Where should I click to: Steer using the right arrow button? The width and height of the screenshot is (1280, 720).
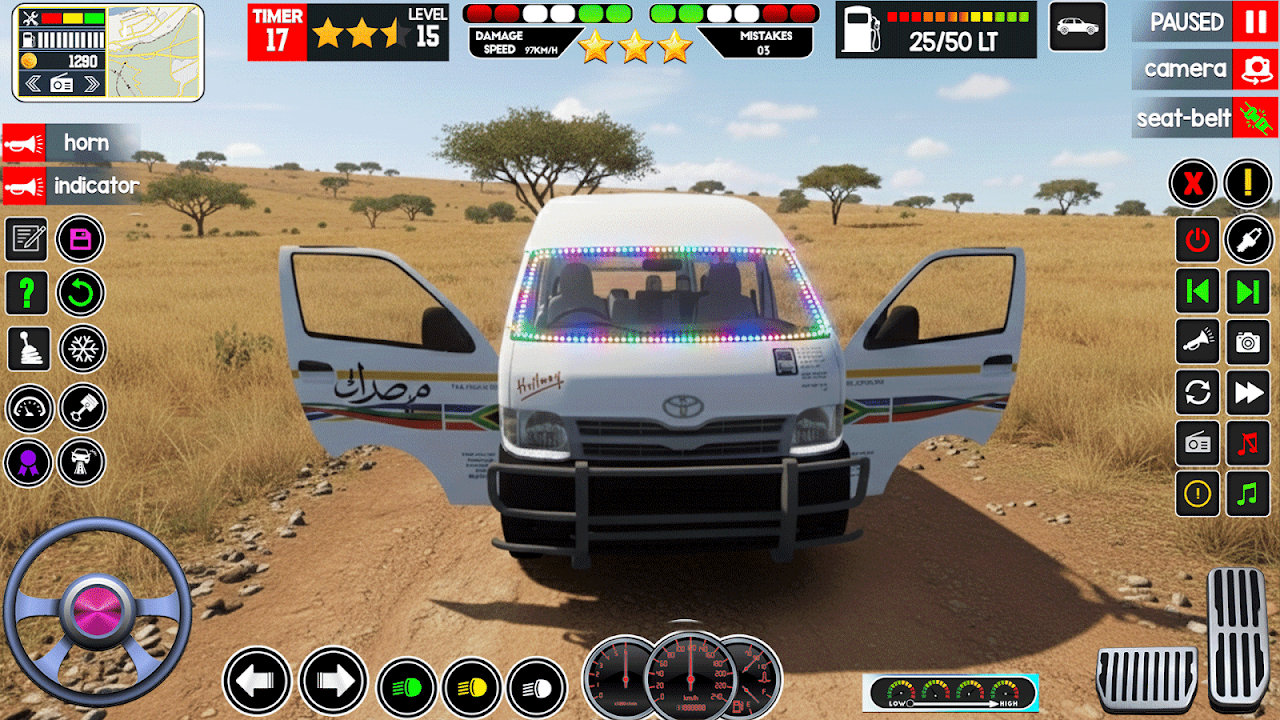(x=333, y=681)
